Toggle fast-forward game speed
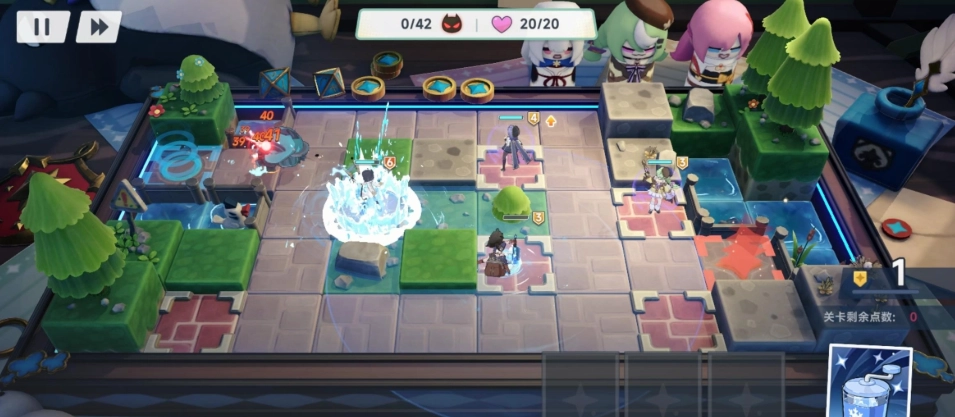Viewport: 955px width, 417px height. [98, 27]
